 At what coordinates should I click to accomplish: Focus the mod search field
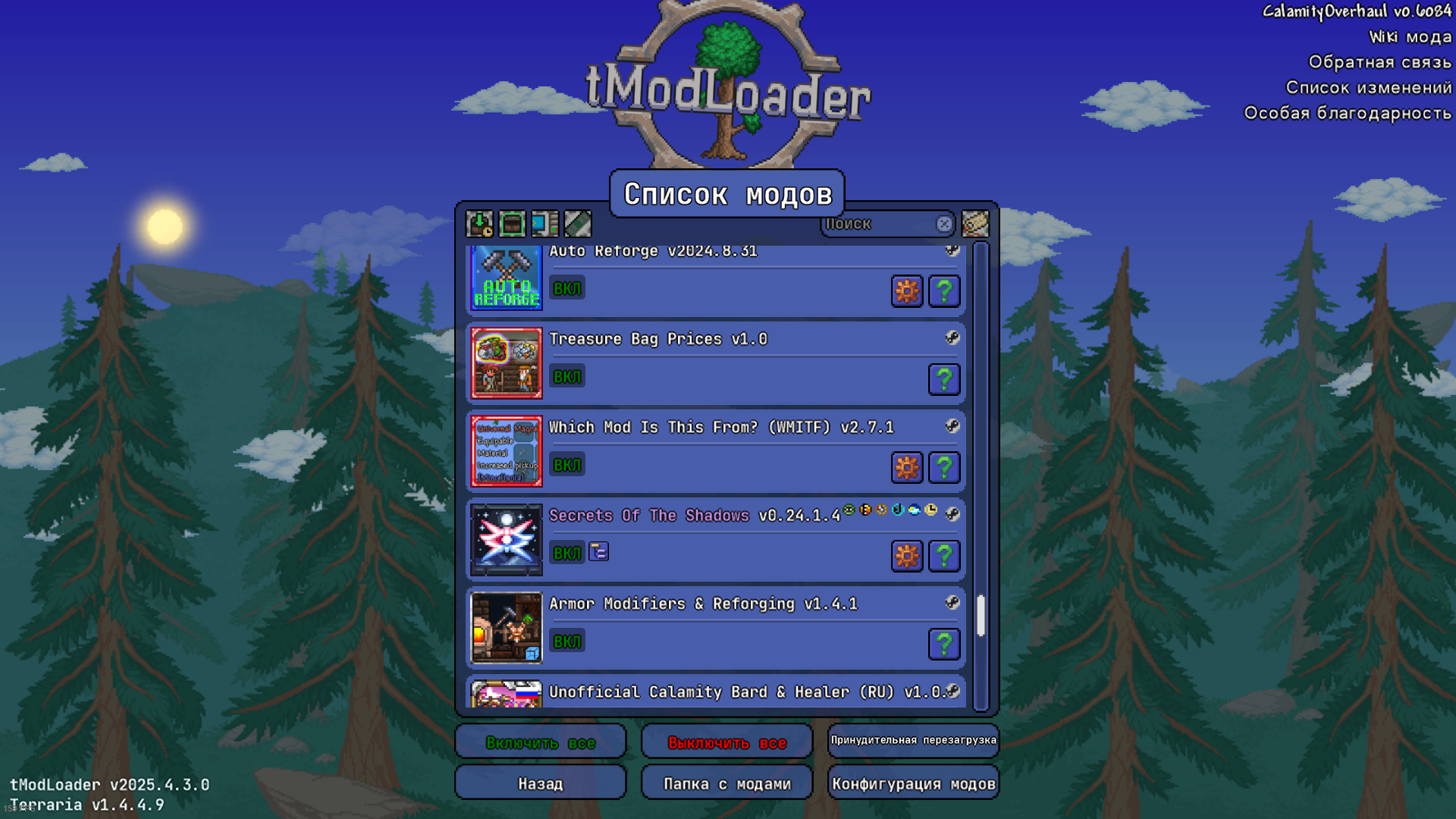[x=880, y=224]
